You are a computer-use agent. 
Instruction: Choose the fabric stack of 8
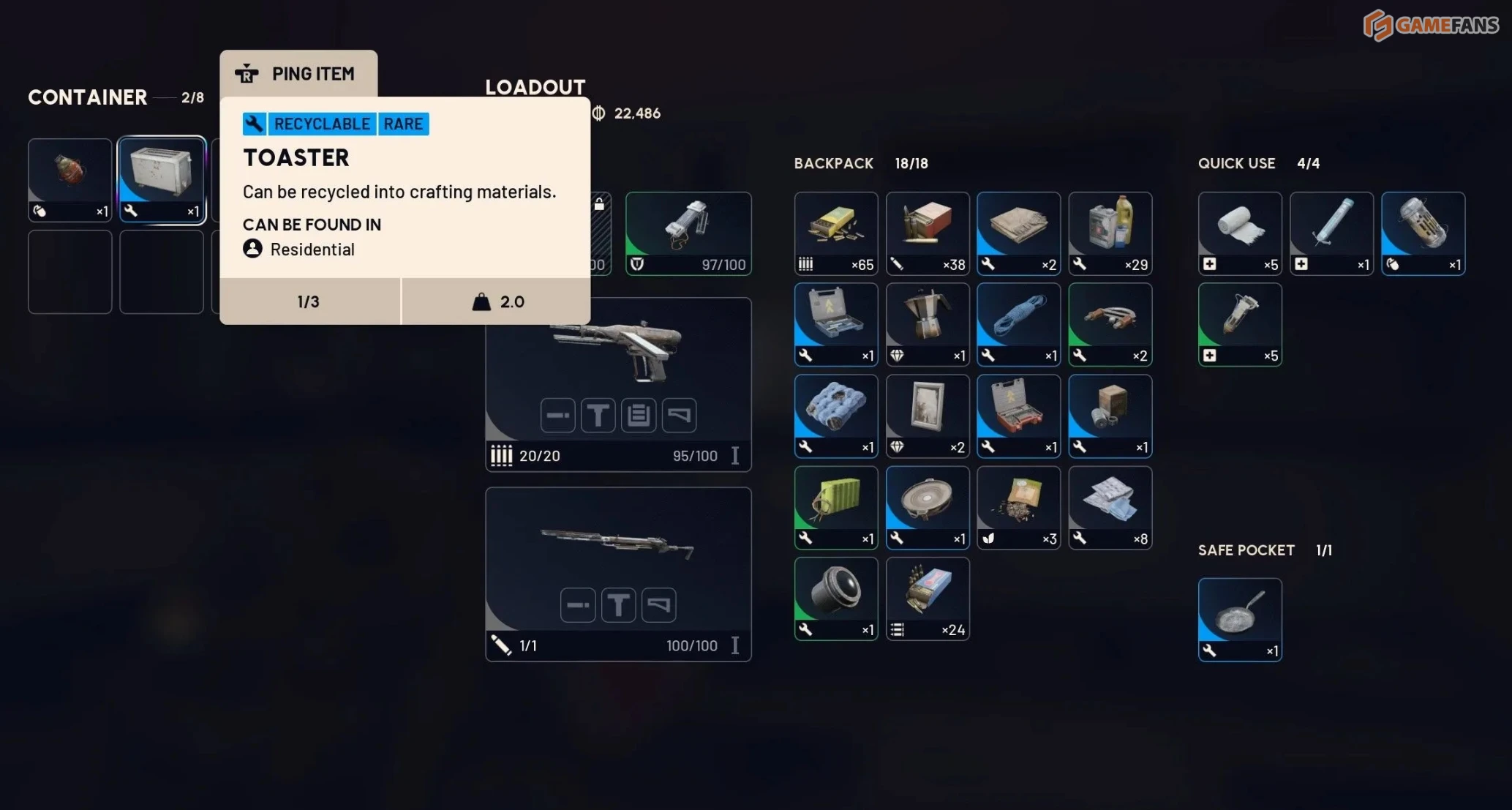pyautogui.click(x=1110, y=507)
